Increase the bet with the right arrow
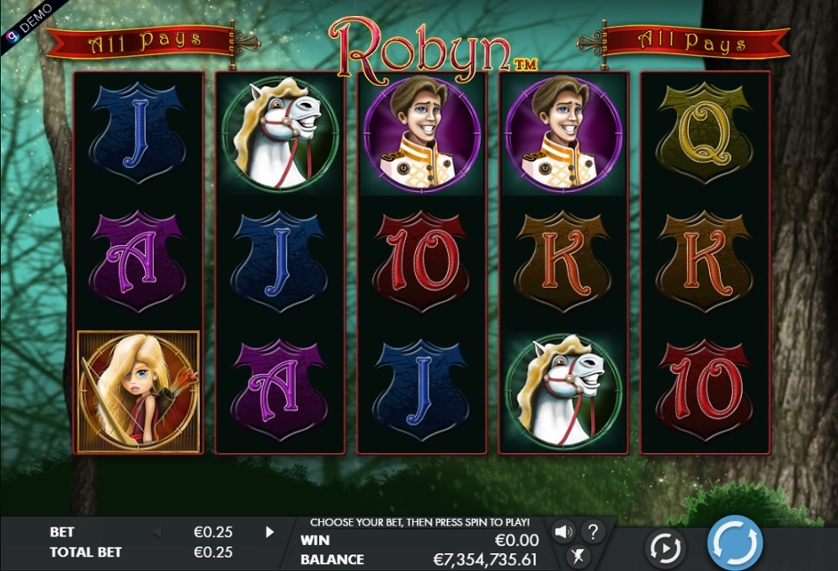838x571 pixels. point(269,532)
